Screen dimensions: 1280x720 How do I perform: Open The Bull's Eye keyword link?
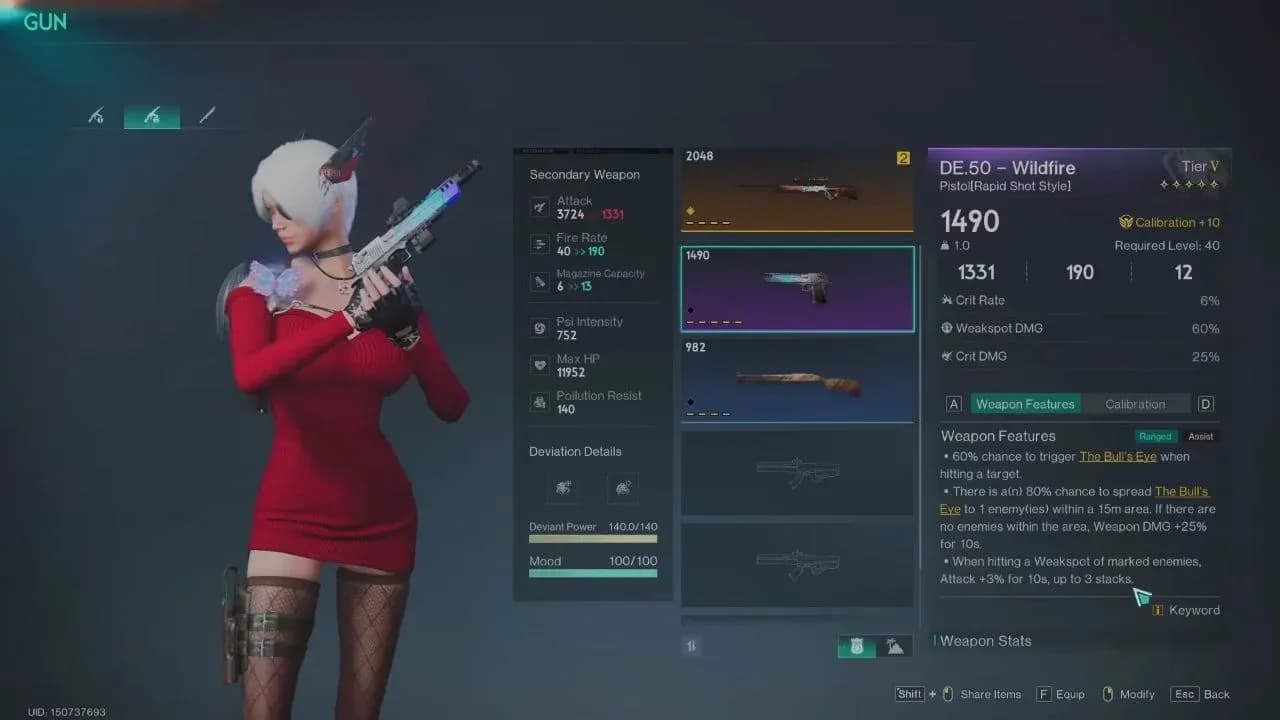pyautogui.click(x=1118, y=456)
